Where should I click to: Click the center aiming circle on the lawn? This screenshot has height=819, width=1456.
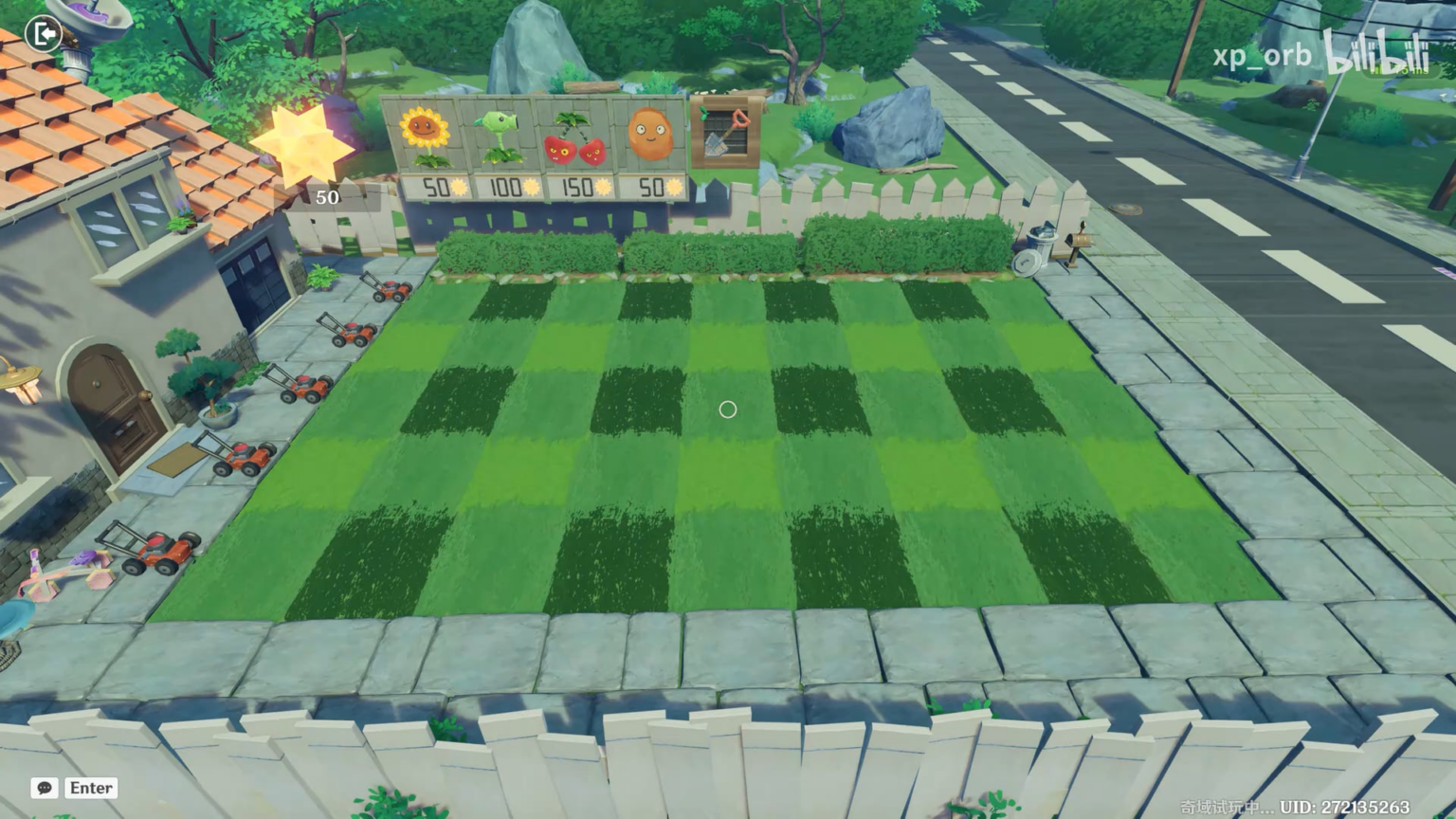point(727,409)
